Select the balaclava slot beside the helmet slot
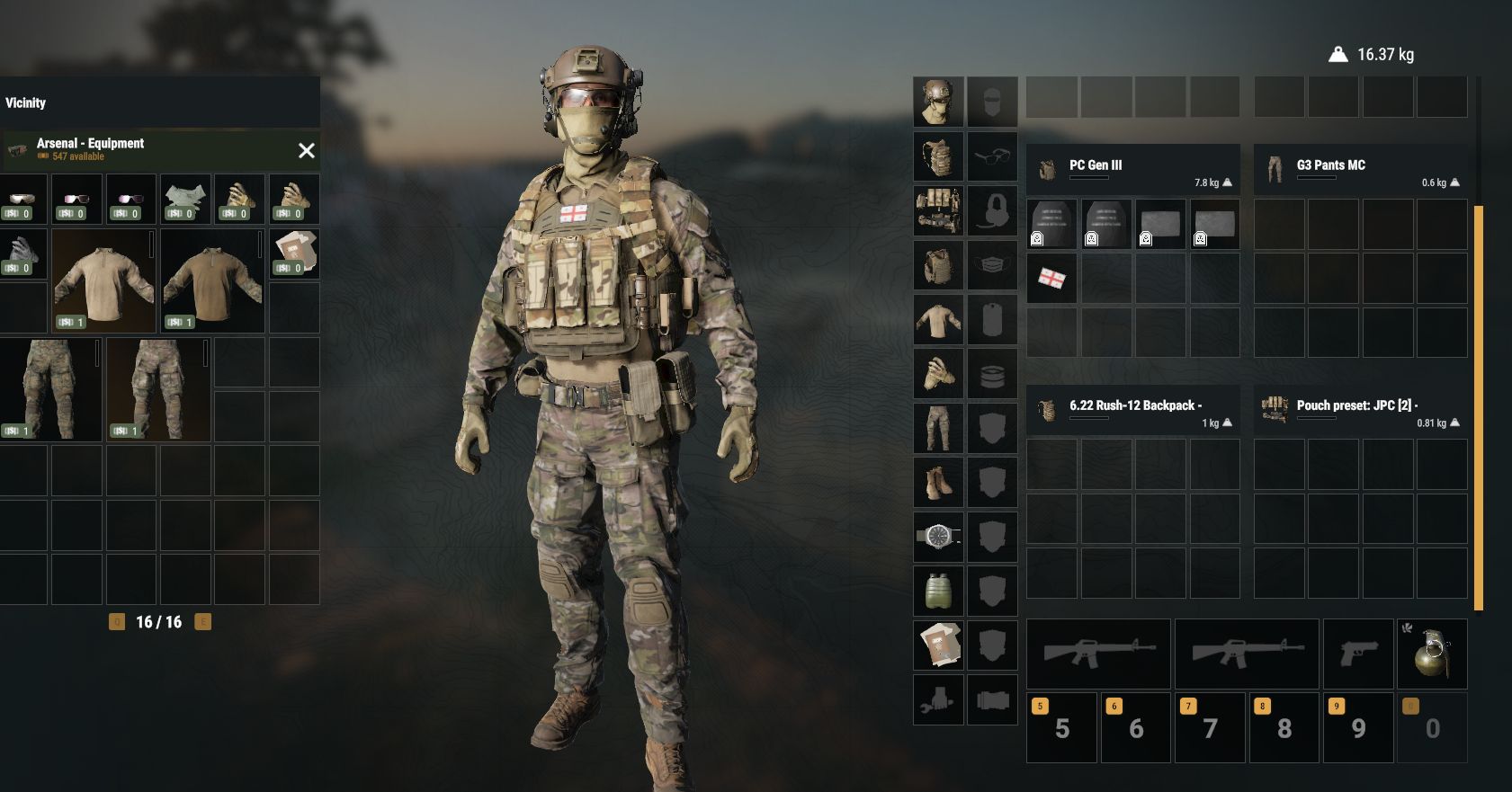1512x792 pixels. pyautogui.click(x=992, y=100)
